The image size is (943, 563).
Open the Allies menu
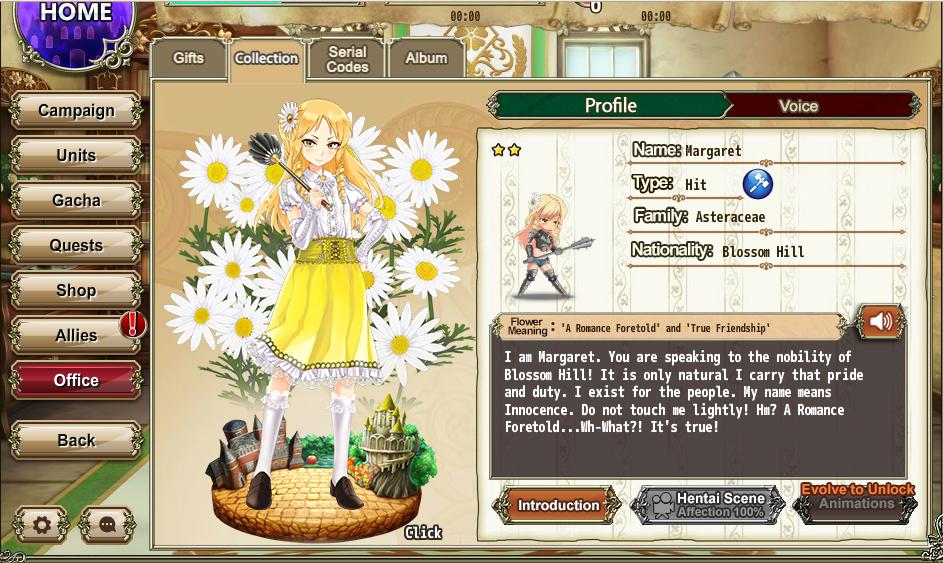(x=76, y=336)
